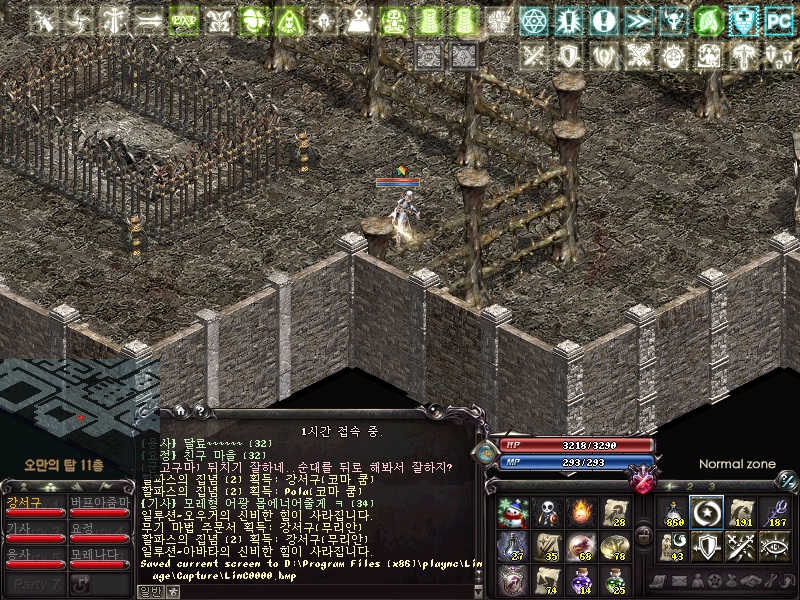Open the question mark help button

(199, 410)
